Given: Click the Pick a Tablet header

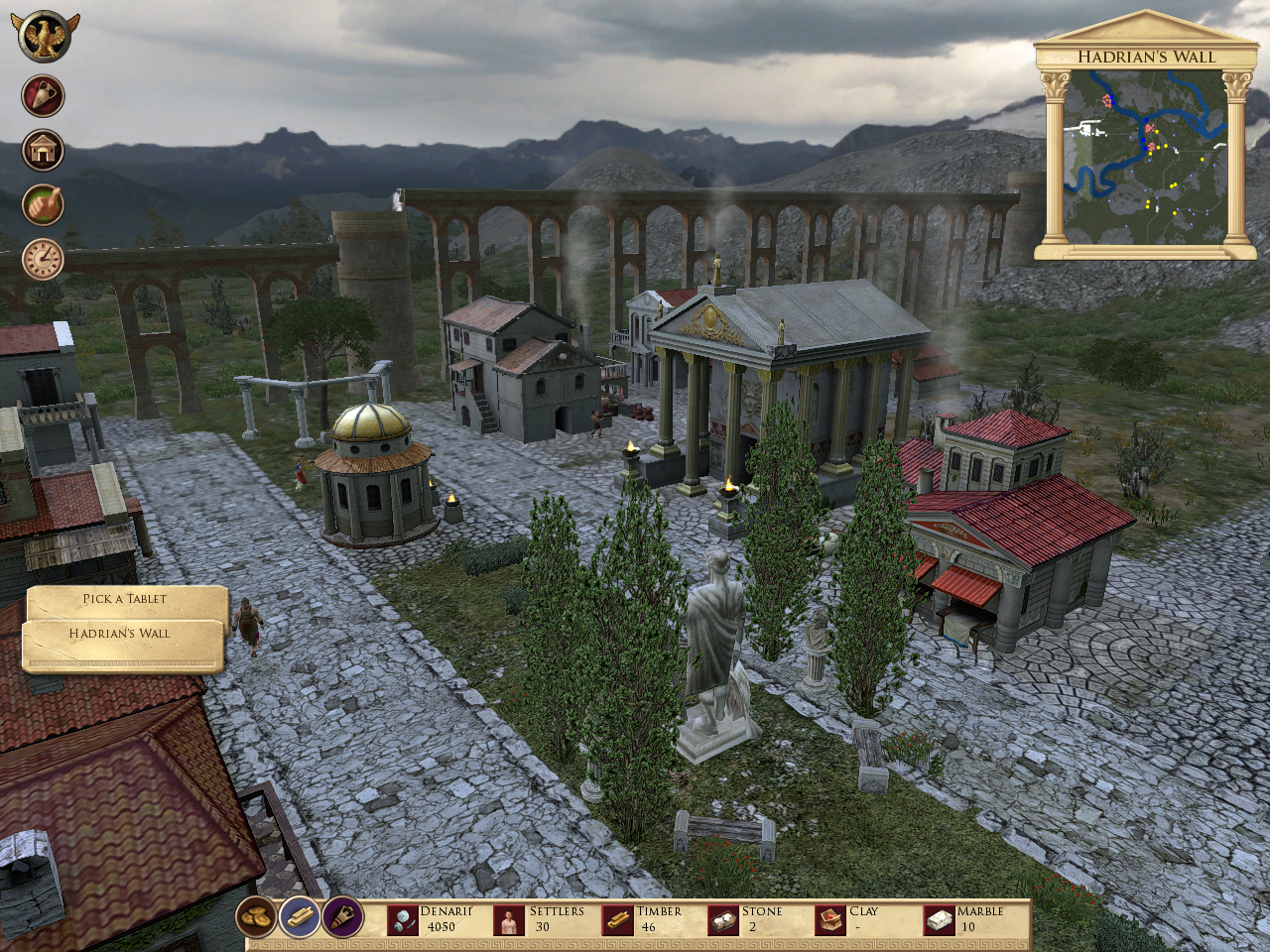Looking at the screenshot, I should click(125, 597).
